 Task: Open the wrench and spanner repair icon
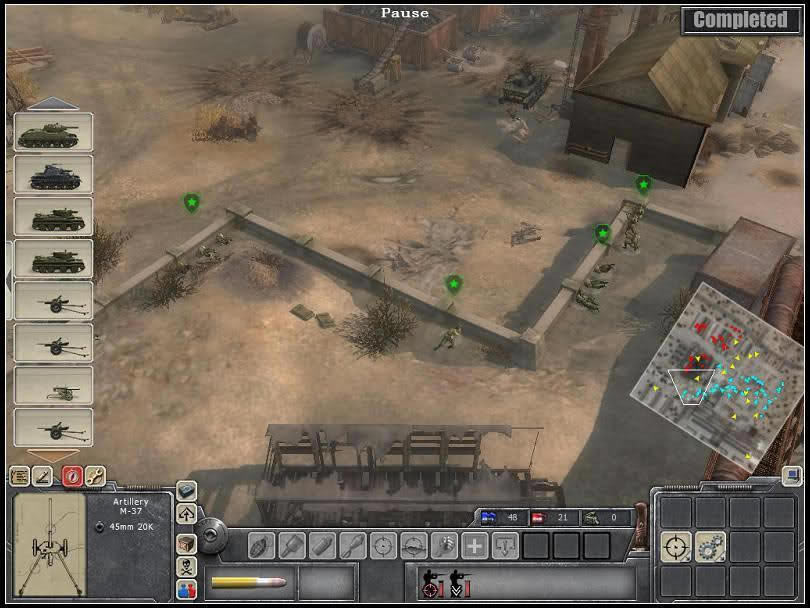[x=95, y=477]
